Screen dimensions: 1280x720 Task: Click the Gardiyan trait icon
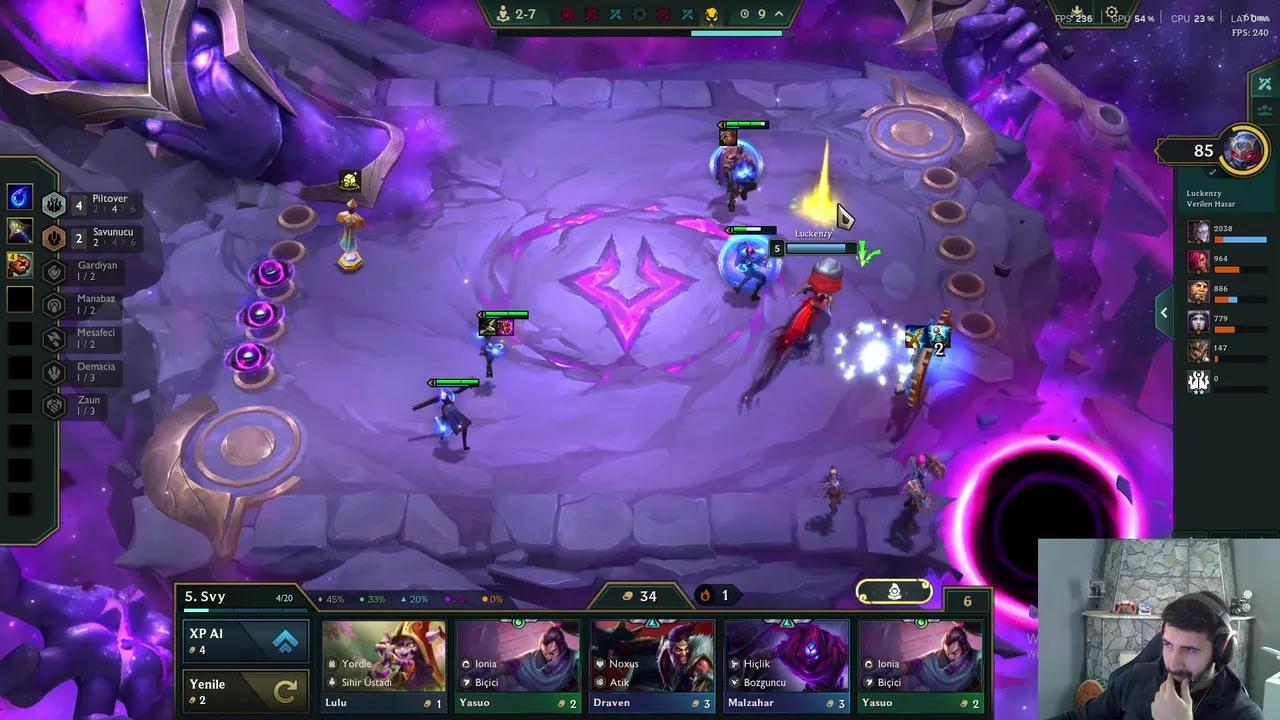tap(54, 271)
